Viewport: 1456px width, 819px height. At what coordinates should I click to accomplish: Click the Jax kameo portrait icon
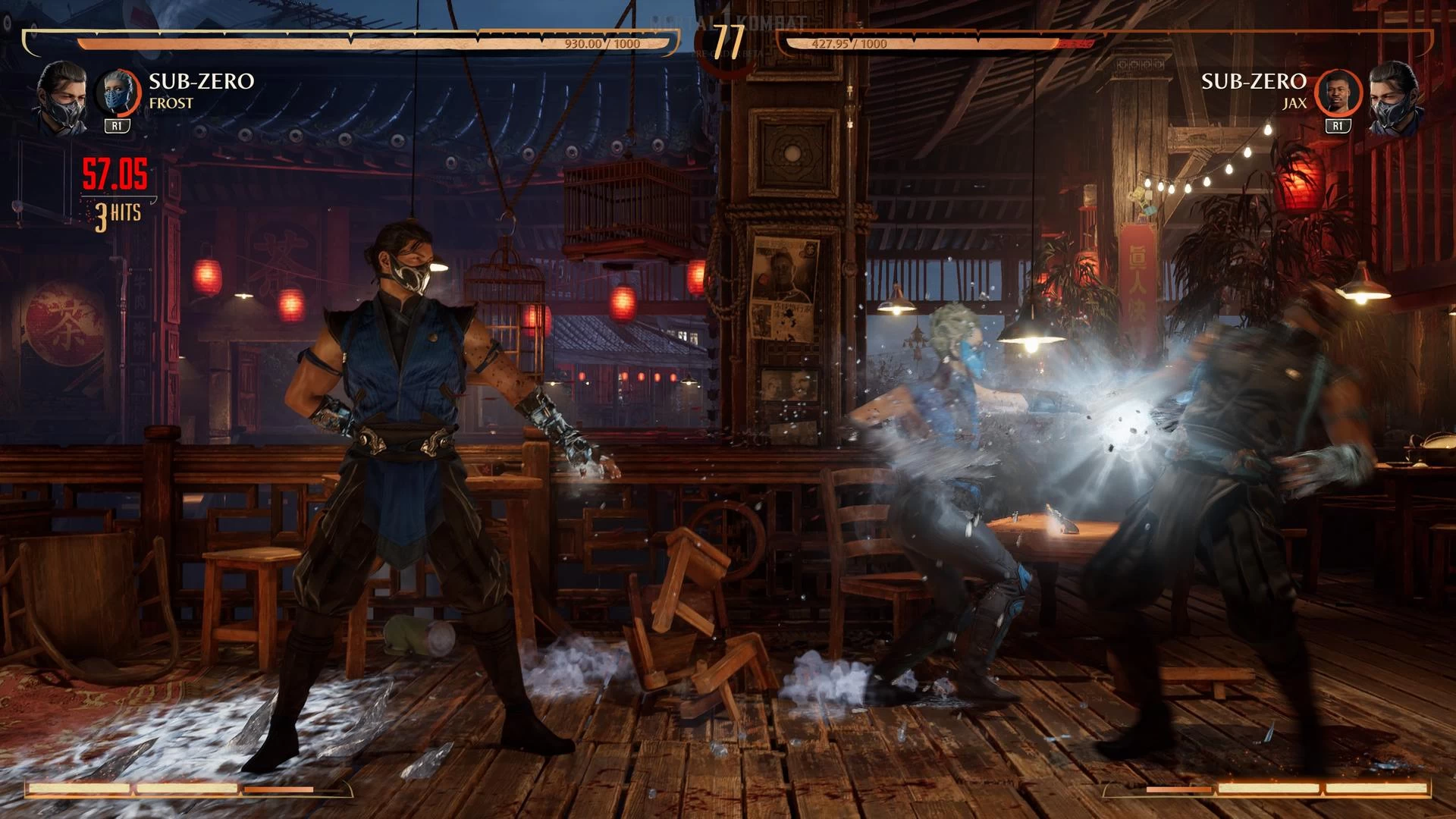tap(1338, 93)
